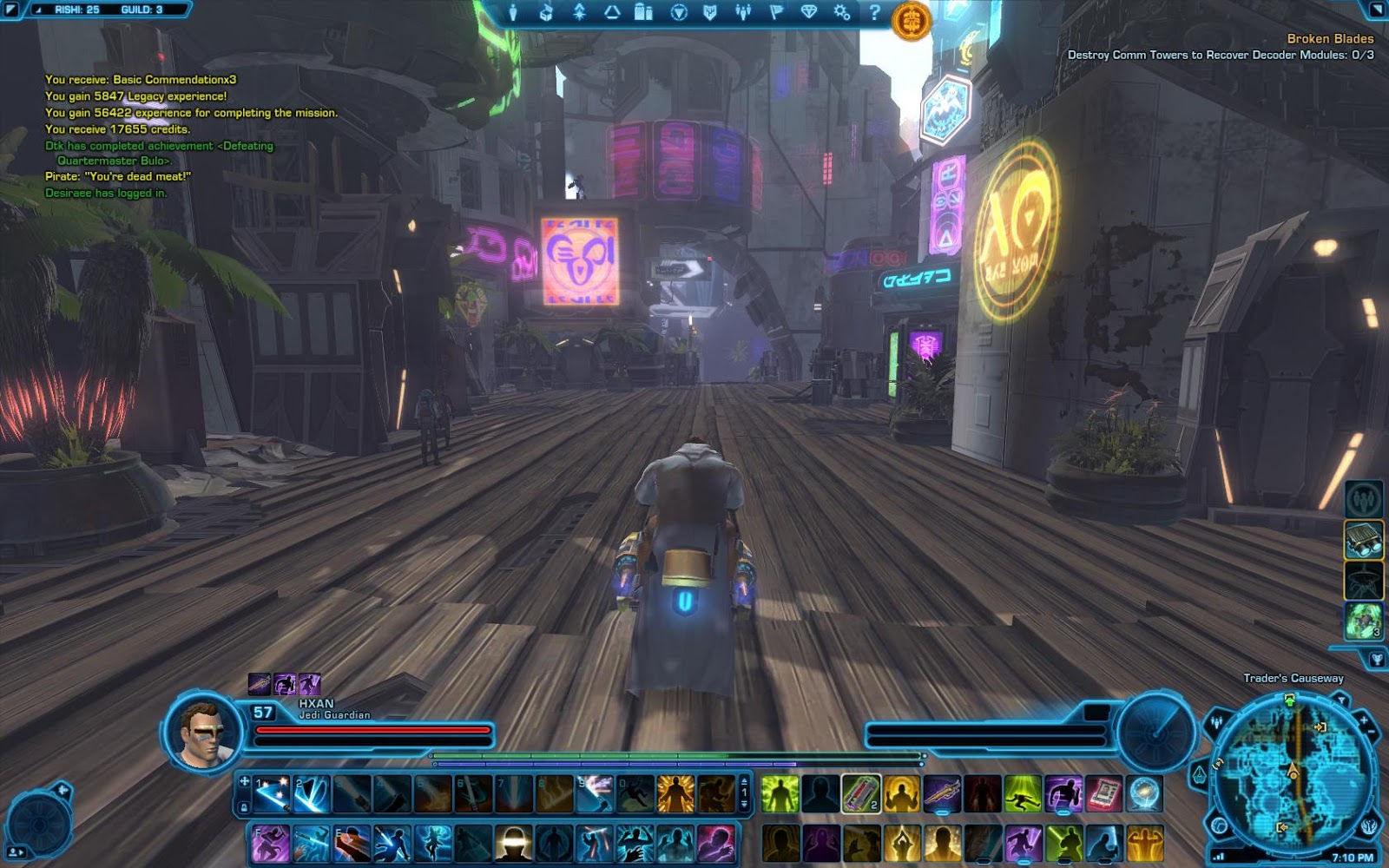This screenshot has height=868, width=1389.
Task: Use the macrobinoculars item icon
Action: [1363, 540]
